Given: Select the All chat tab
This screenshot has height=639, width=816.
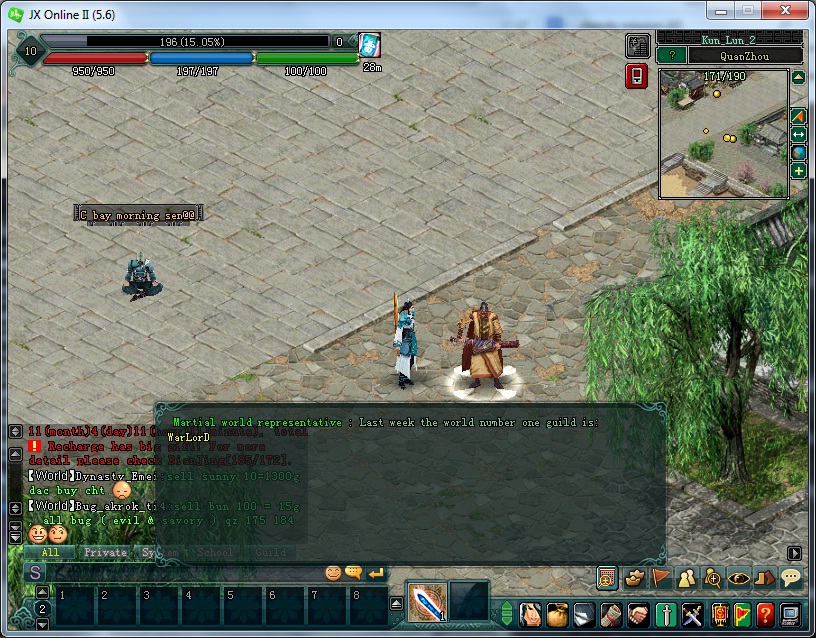Looking at the screenshot, I should tap(51, 552).
